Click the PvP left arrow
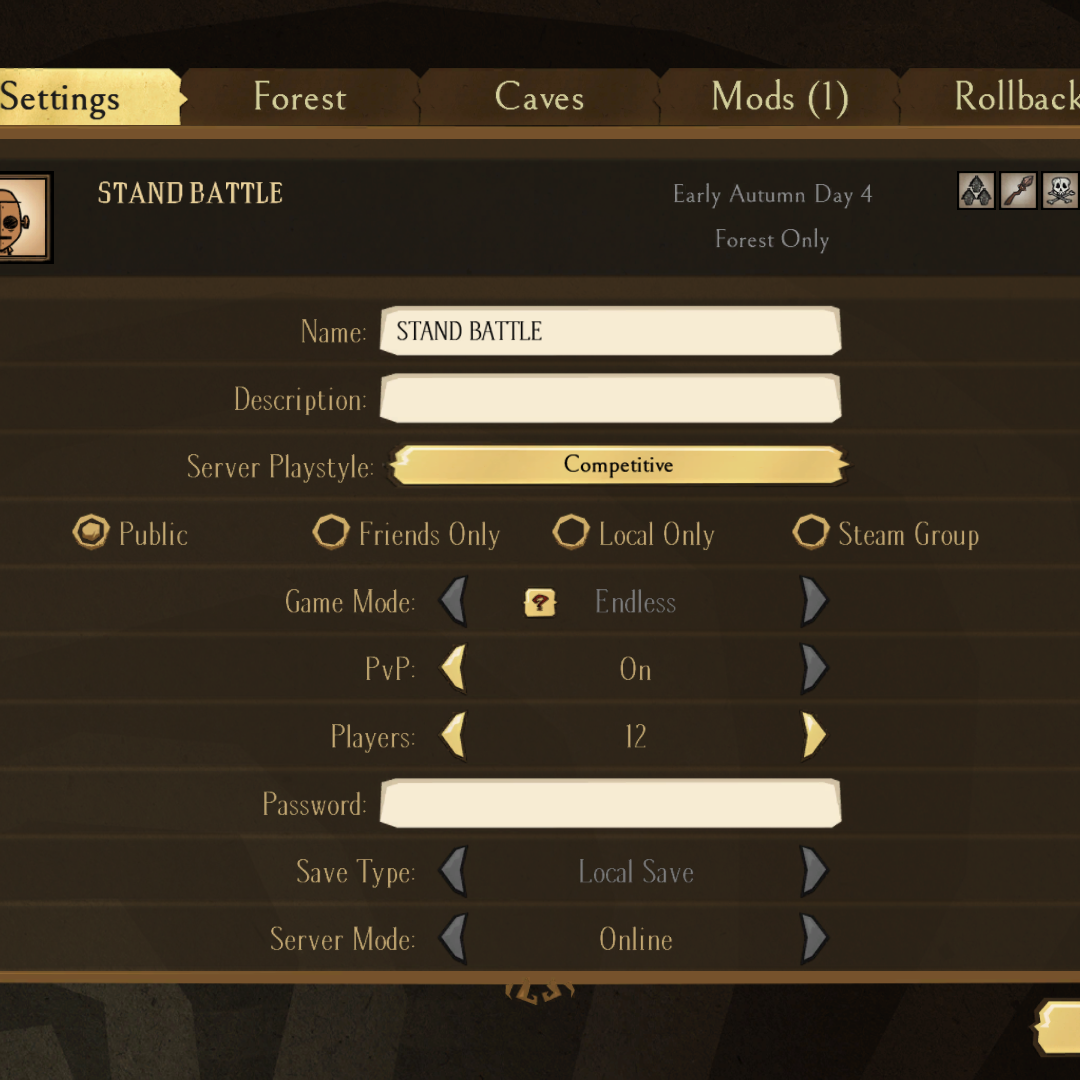 [454, 669]
